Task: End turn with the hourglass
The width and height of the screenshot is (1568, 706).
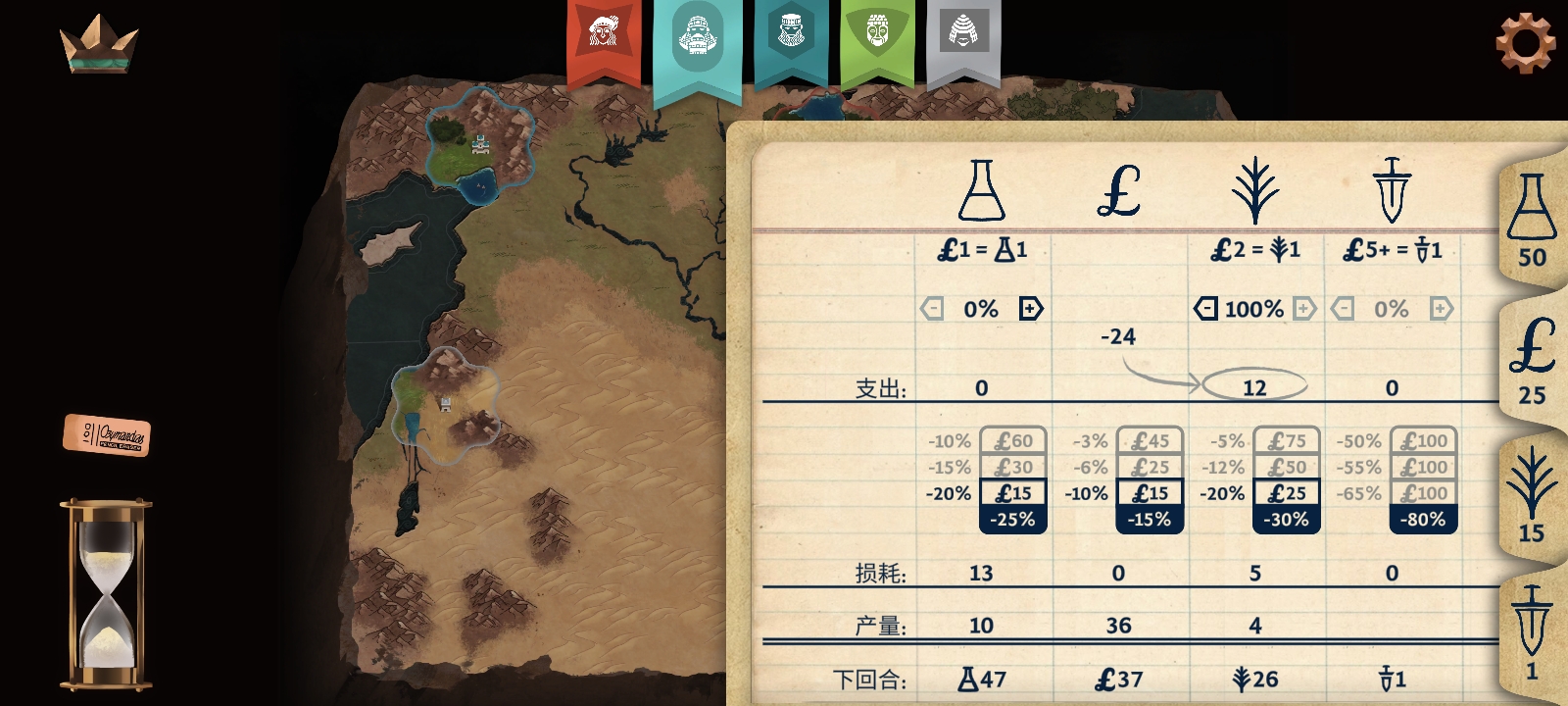Action: (x=106, y=593)
